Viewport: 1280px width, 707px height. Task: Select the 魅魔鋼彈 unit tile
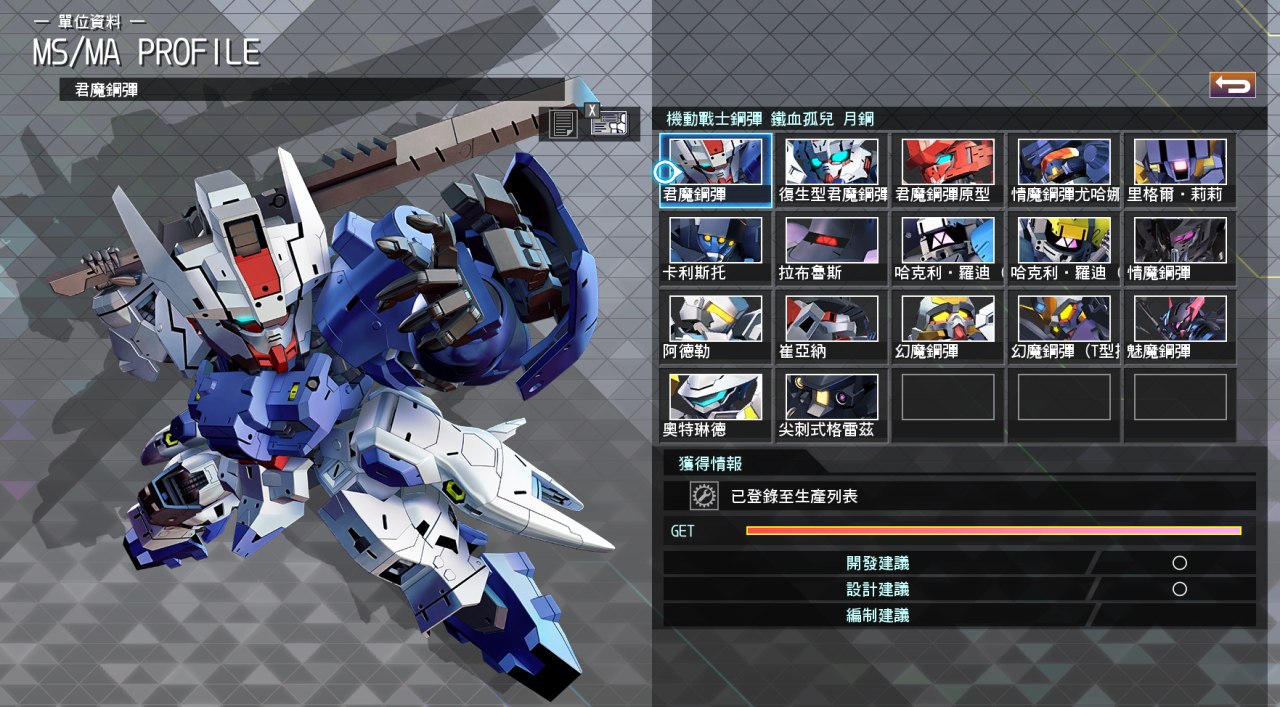click(1180, 327)
